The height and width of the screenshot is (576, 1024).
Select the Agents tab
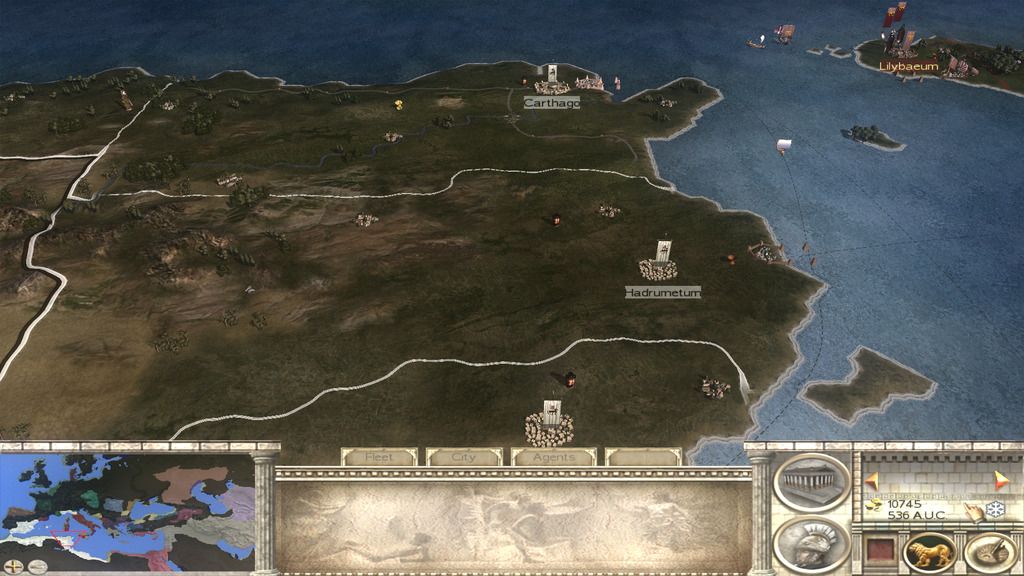(553, 457)
